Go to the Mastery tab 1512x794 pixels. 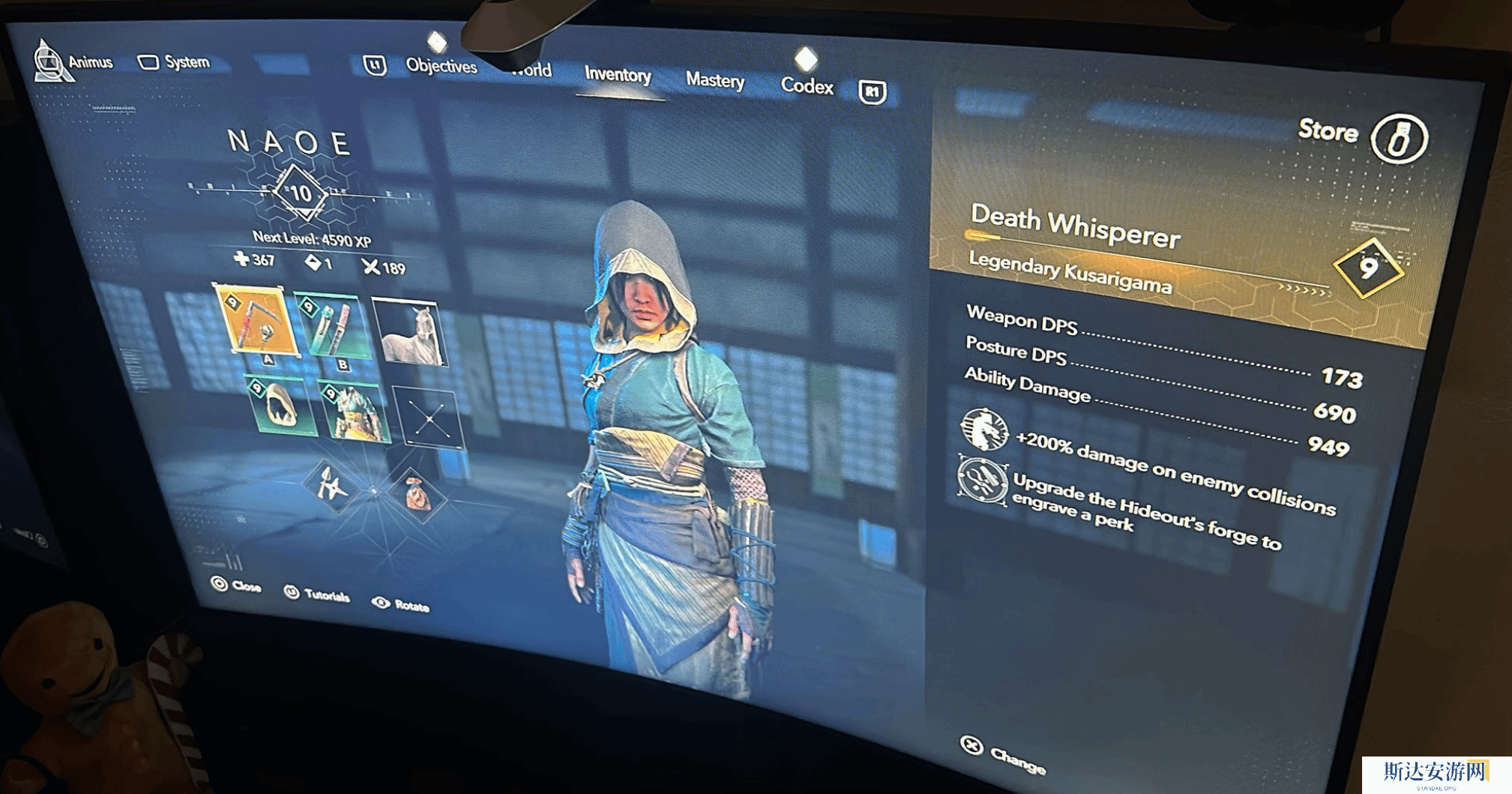[x=714, y=80]
